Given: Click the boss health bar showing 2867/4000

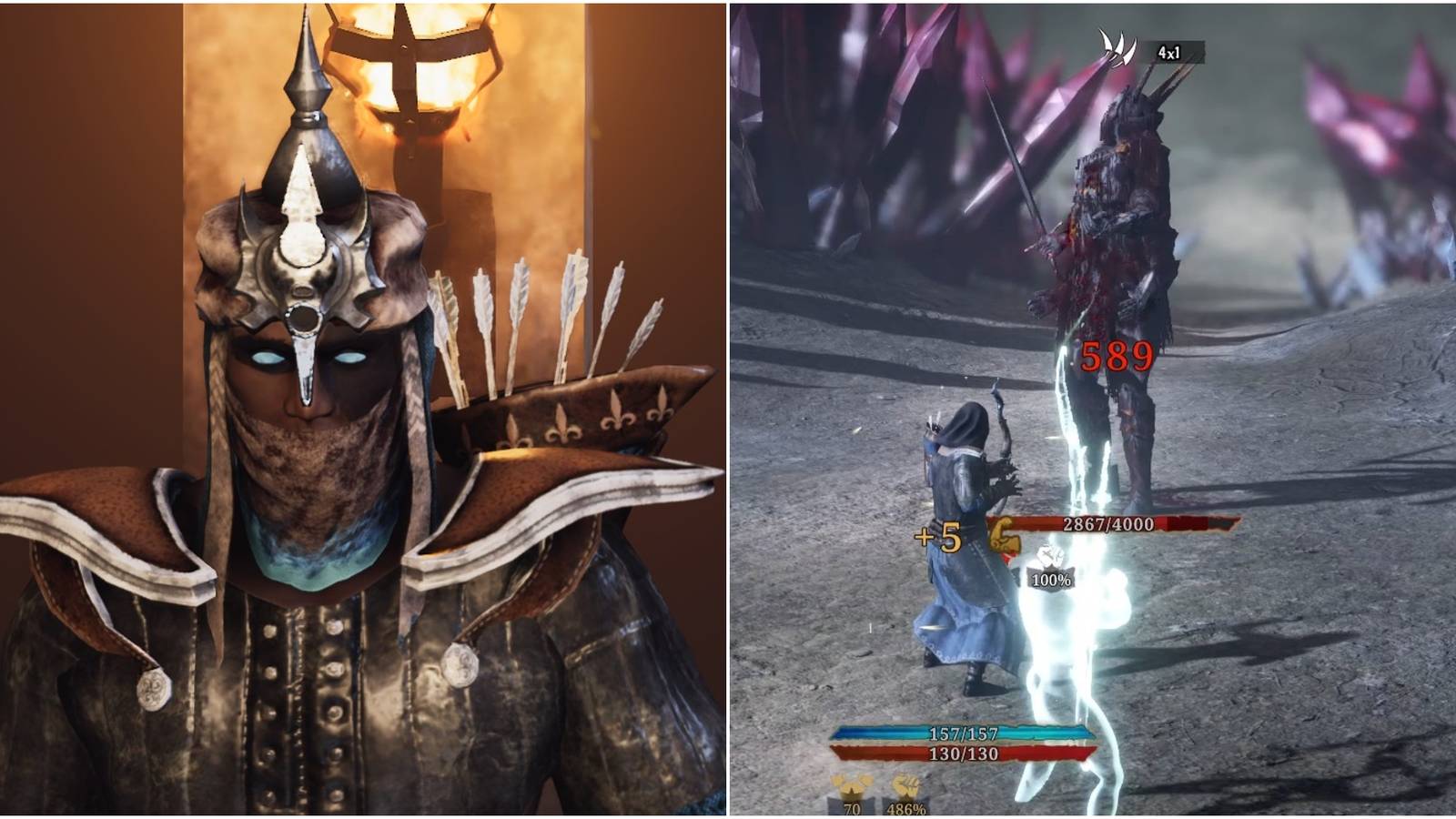Looking at the screenshot, I should pos(1107,522).
